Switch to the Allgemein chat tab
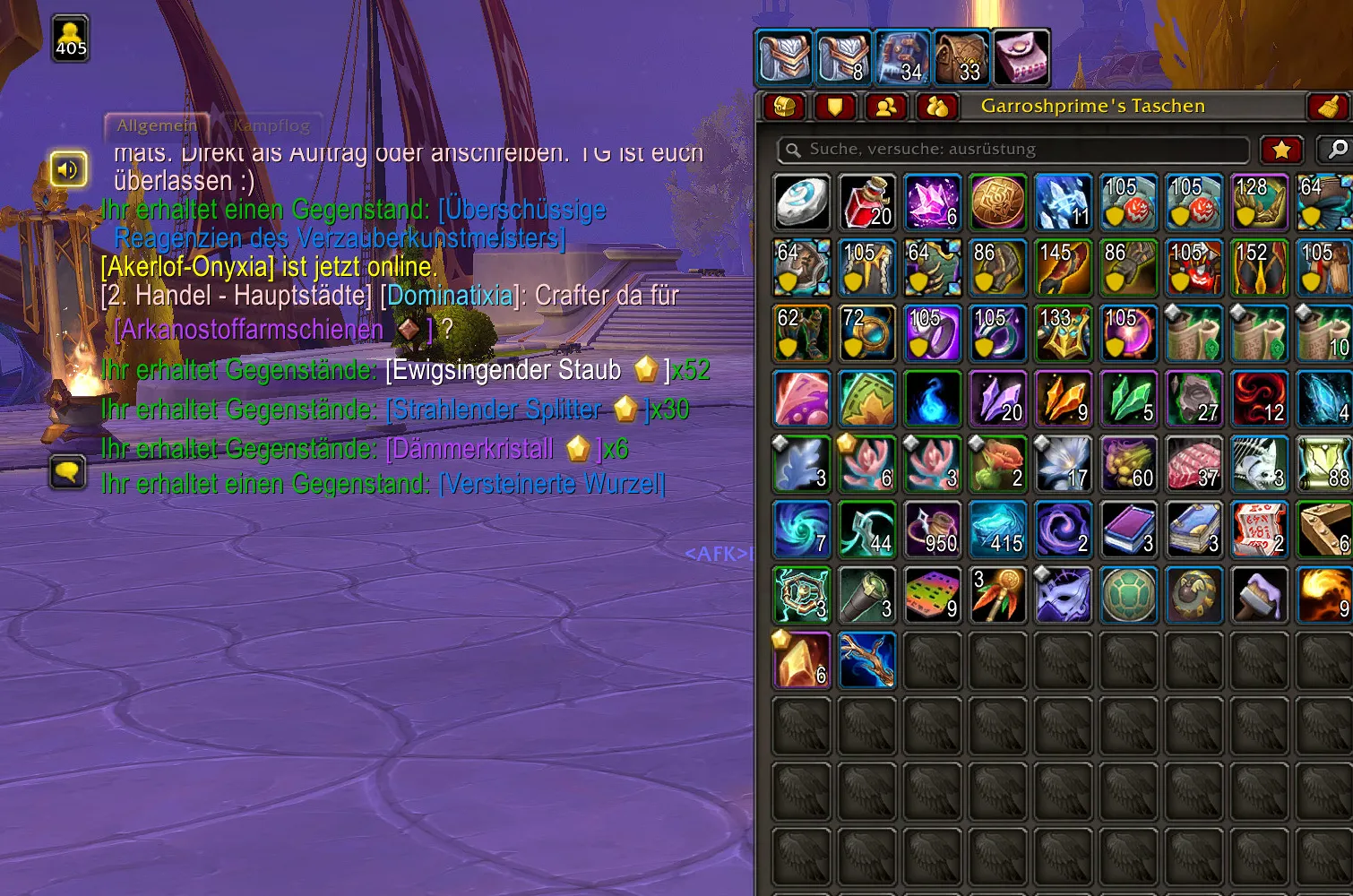1353x896 pixels. pos(157,125)
